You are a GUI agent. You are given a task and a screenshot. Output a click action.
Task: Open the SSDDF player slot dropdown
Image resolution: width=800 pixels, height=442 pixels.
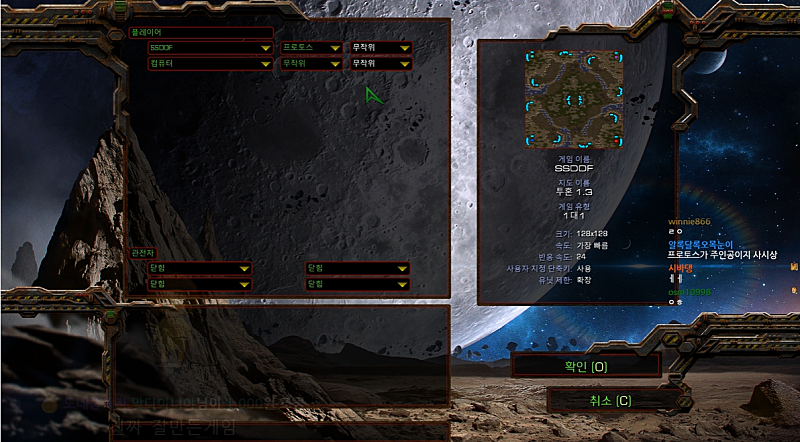point(210,47)
